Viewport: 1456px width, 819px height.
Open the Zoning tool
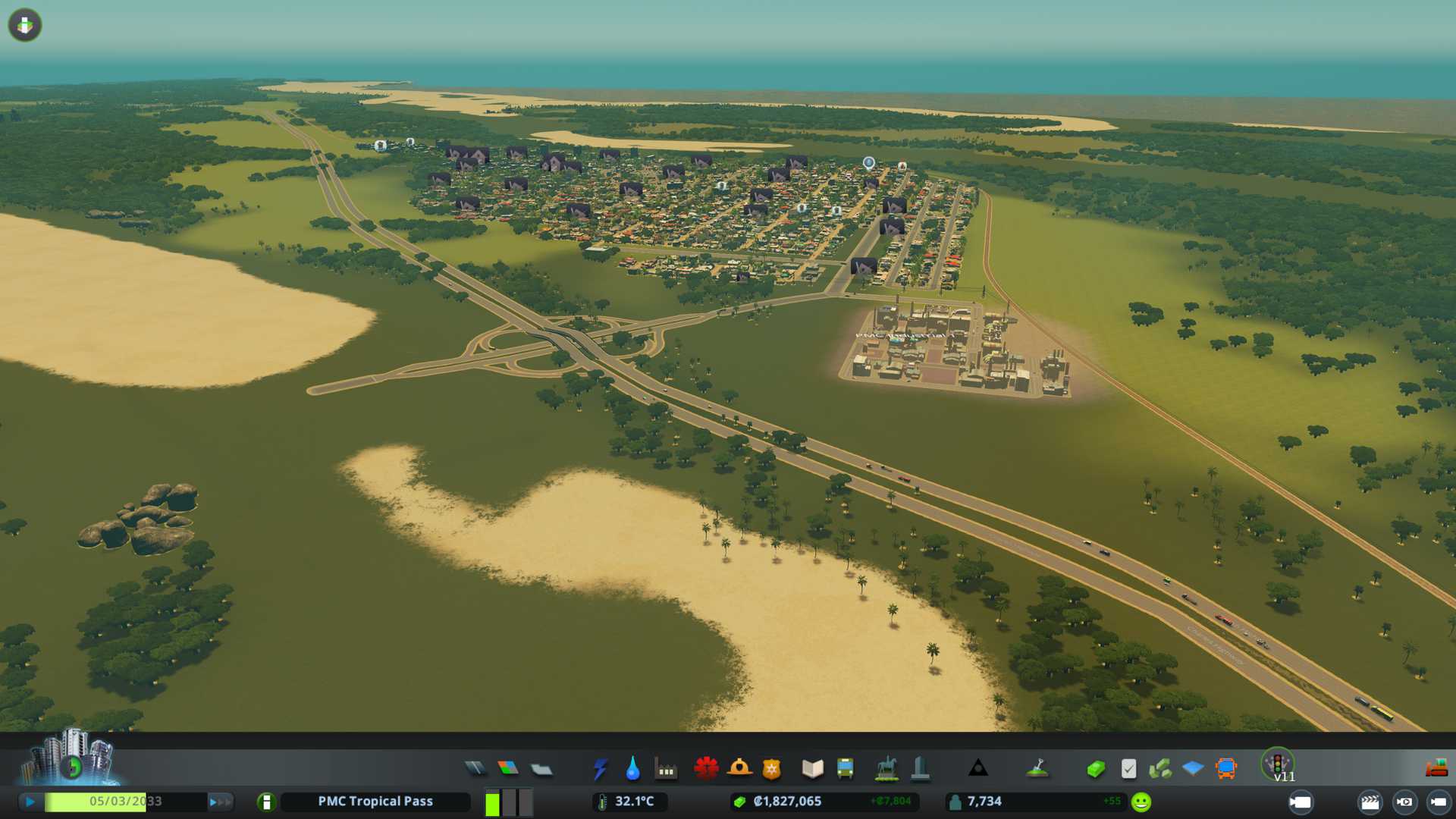click(508, 769)
